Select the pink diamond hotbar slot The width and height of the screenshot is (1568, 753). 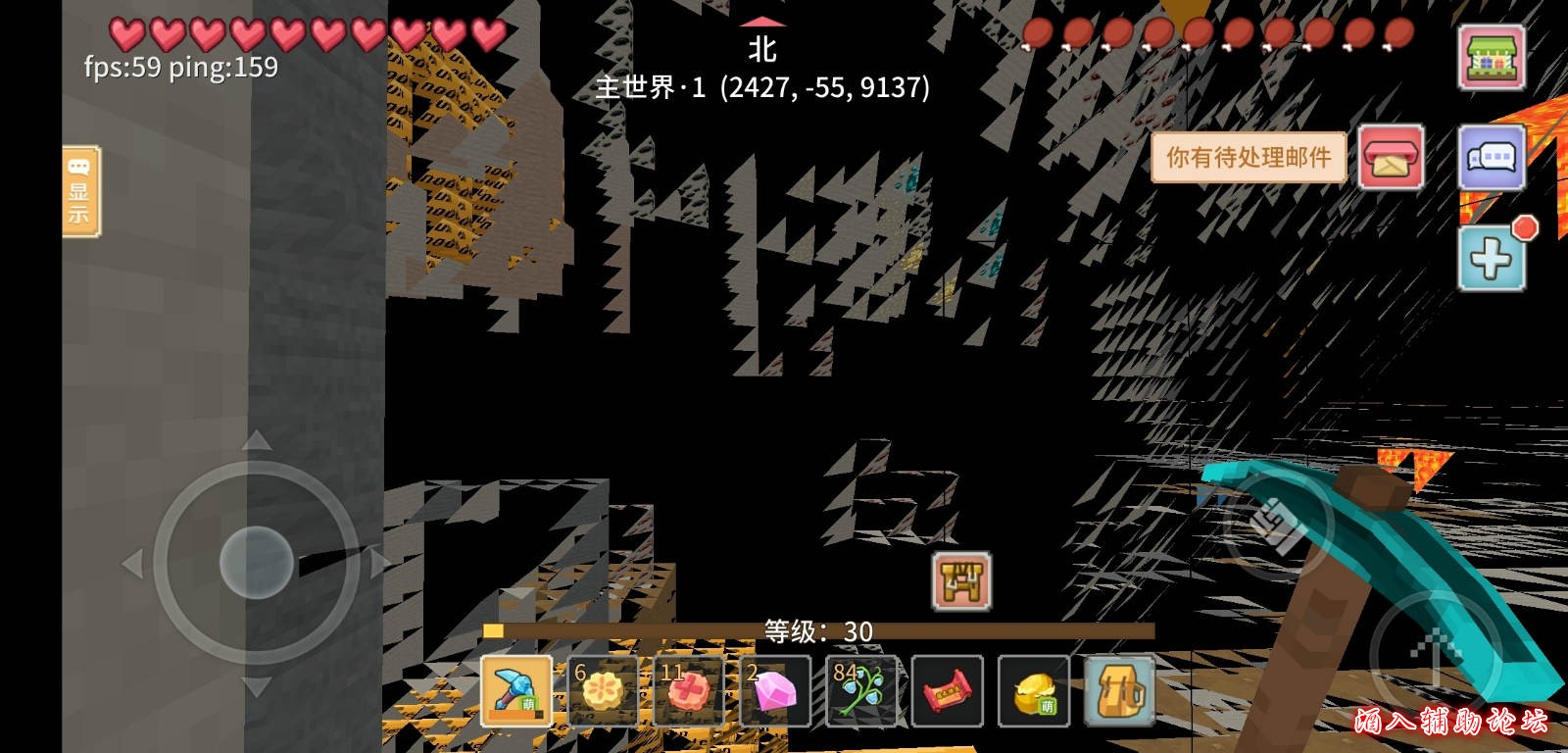[774, 690]
